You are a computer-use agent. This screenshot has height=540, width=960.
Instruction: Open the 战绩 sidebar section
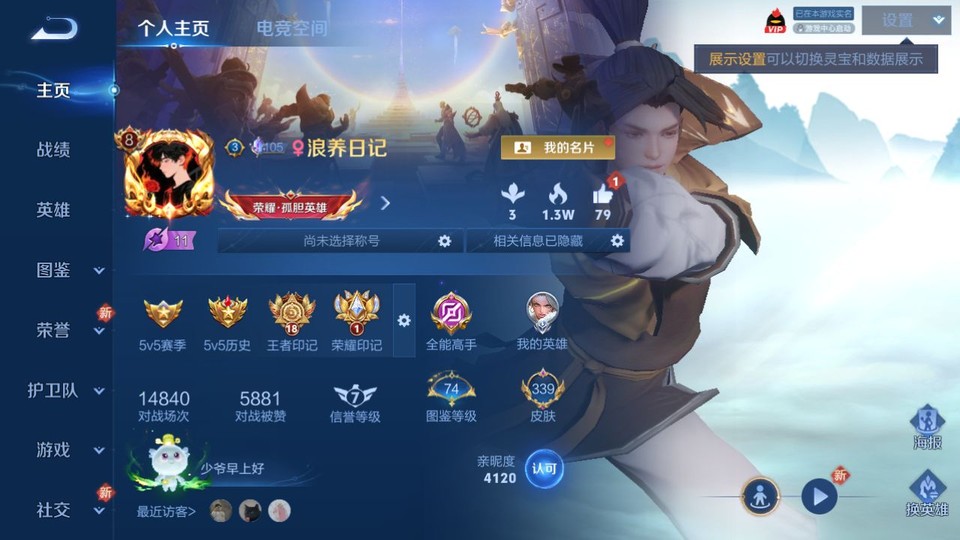coord(54,150)
